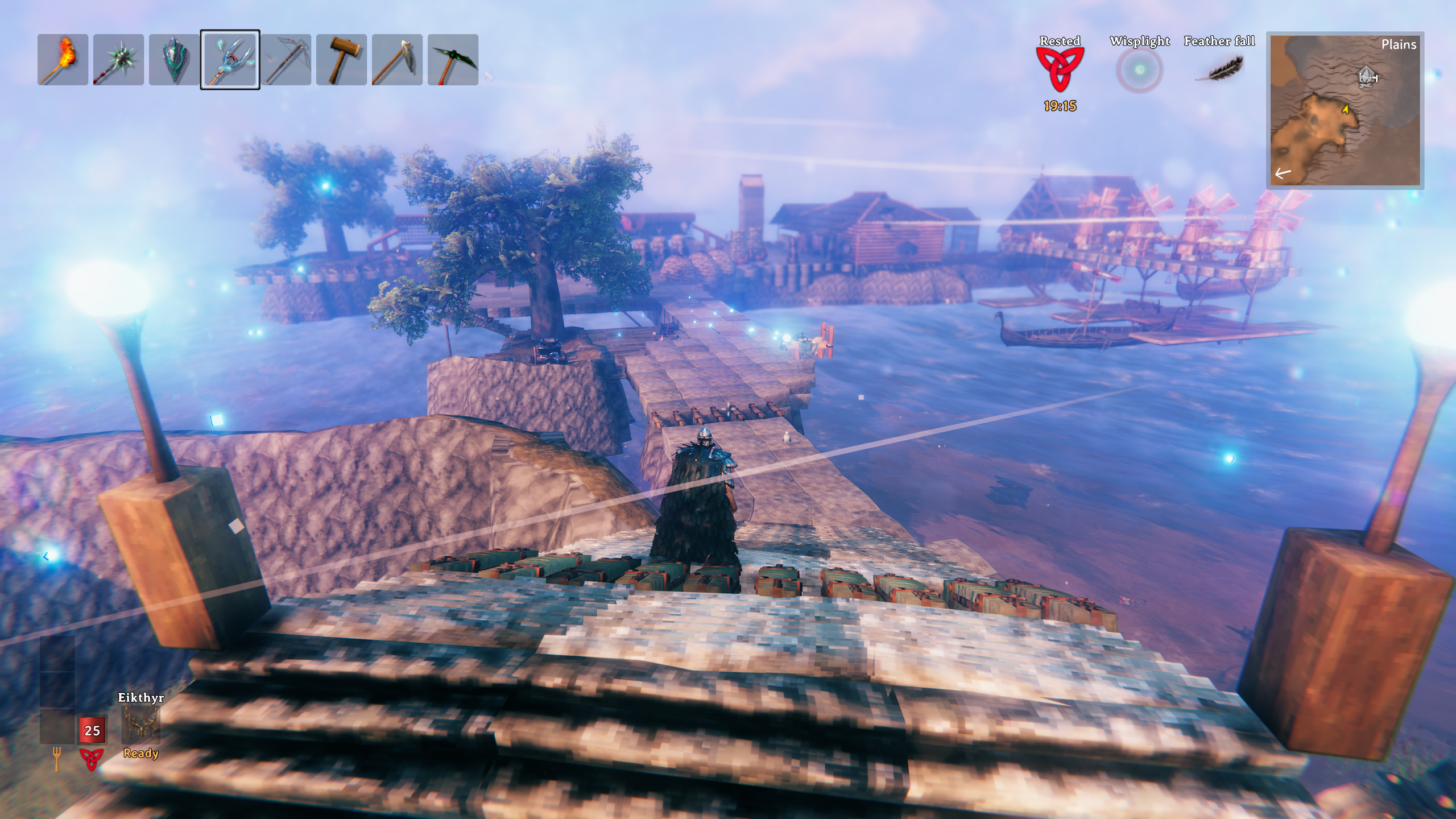Choose the highlighted lightning trident slot
The height and width of the screenshot is (819, 1456).
(x=230, y=60)
